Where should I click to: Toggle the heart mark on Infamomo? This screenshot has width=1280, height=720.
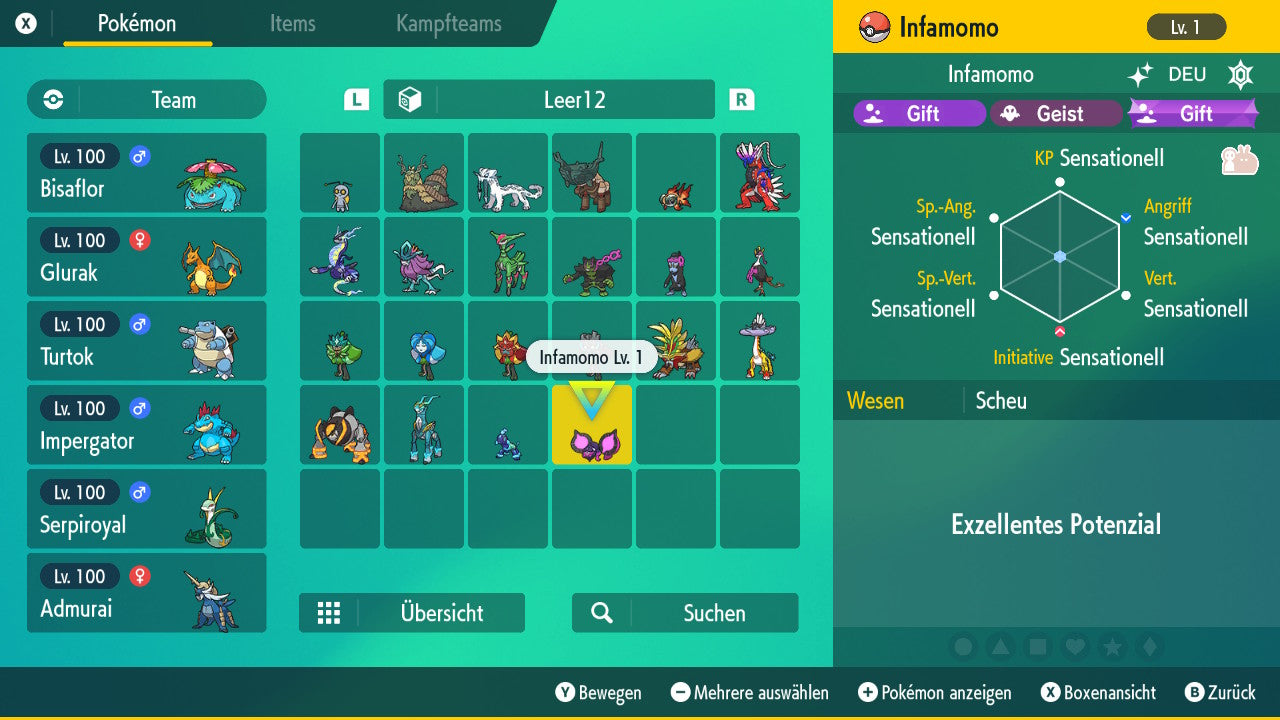1075,647
